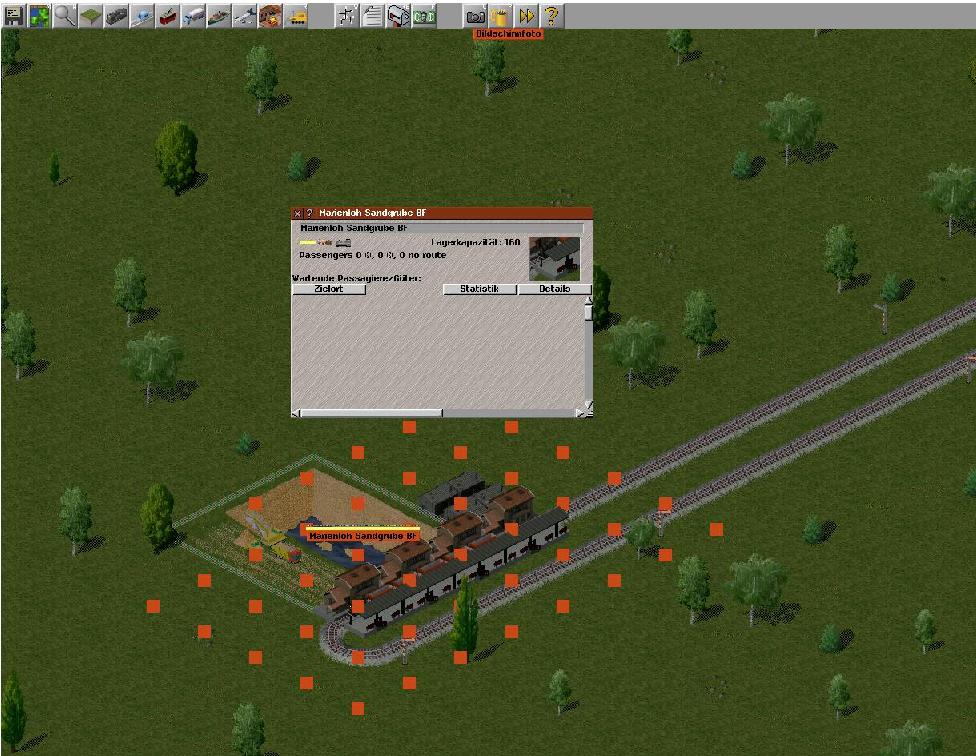Take a screenshot with the camera icon
Screen dimensions: 976x756
point(476,15)
